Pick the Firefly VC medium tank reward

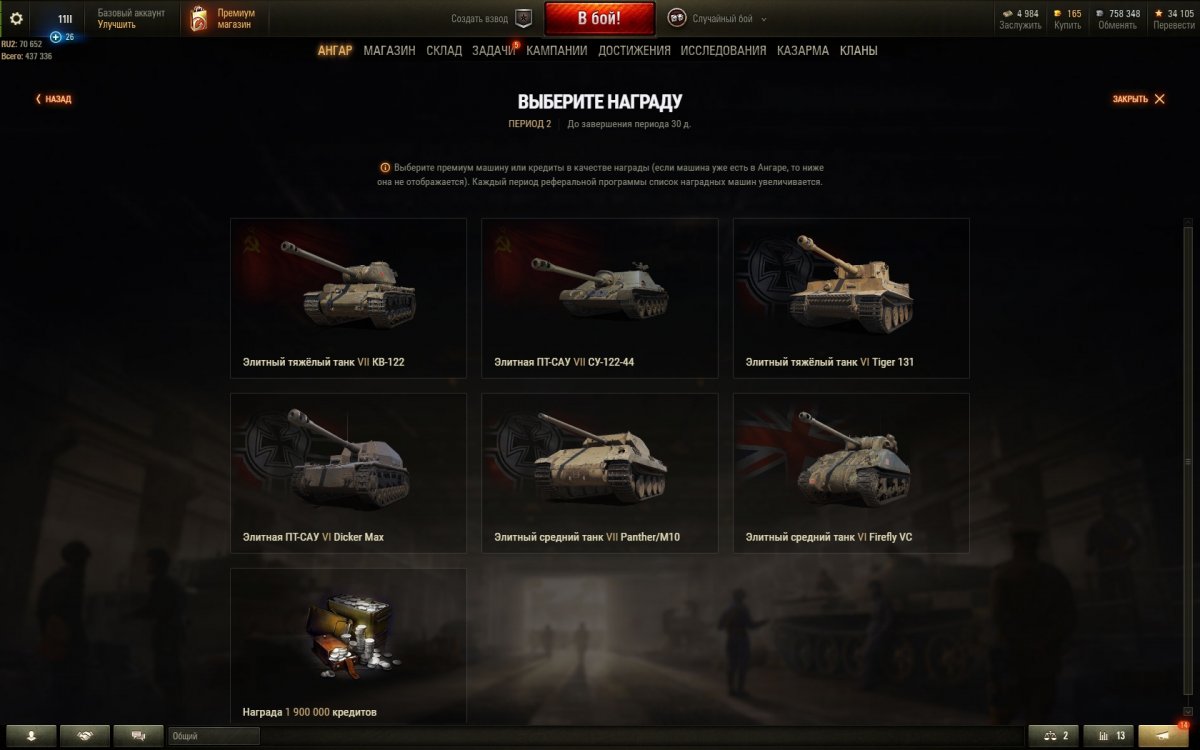coord(851,472)
